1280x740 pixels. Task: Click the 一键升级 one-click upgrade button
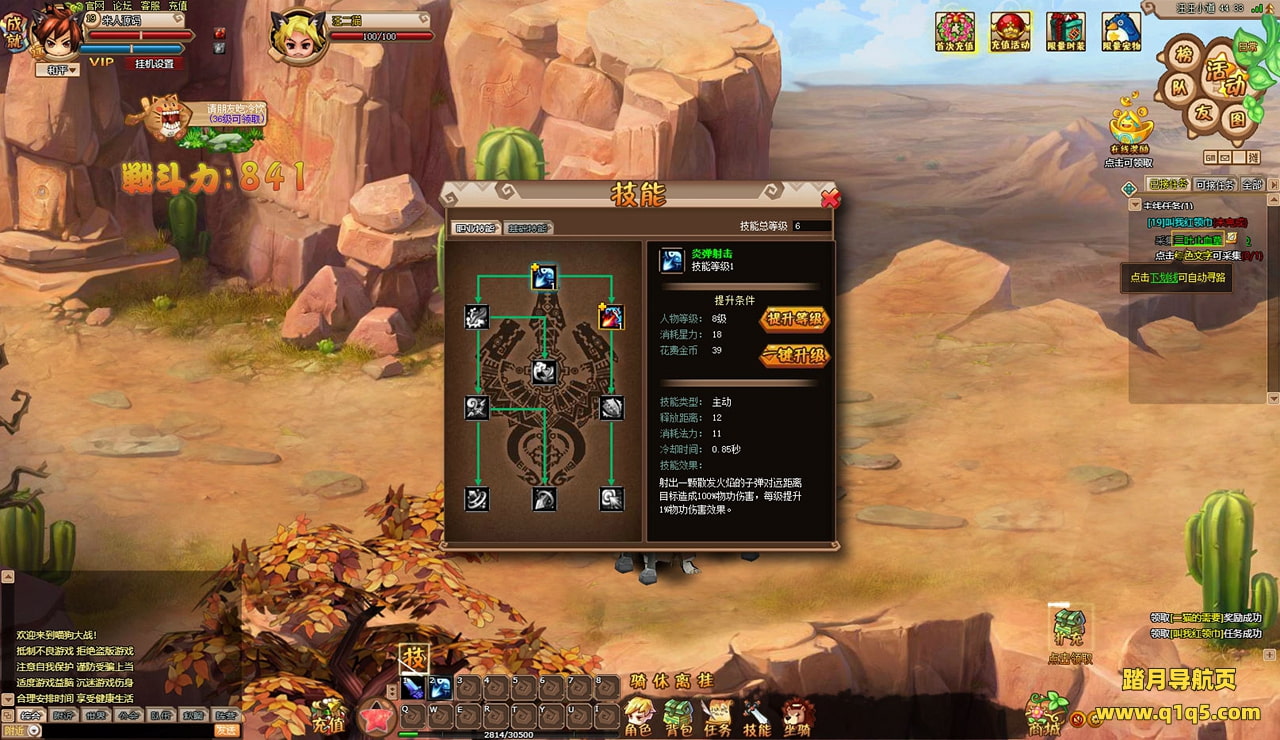pyautogui.click(x=795, y=355)
